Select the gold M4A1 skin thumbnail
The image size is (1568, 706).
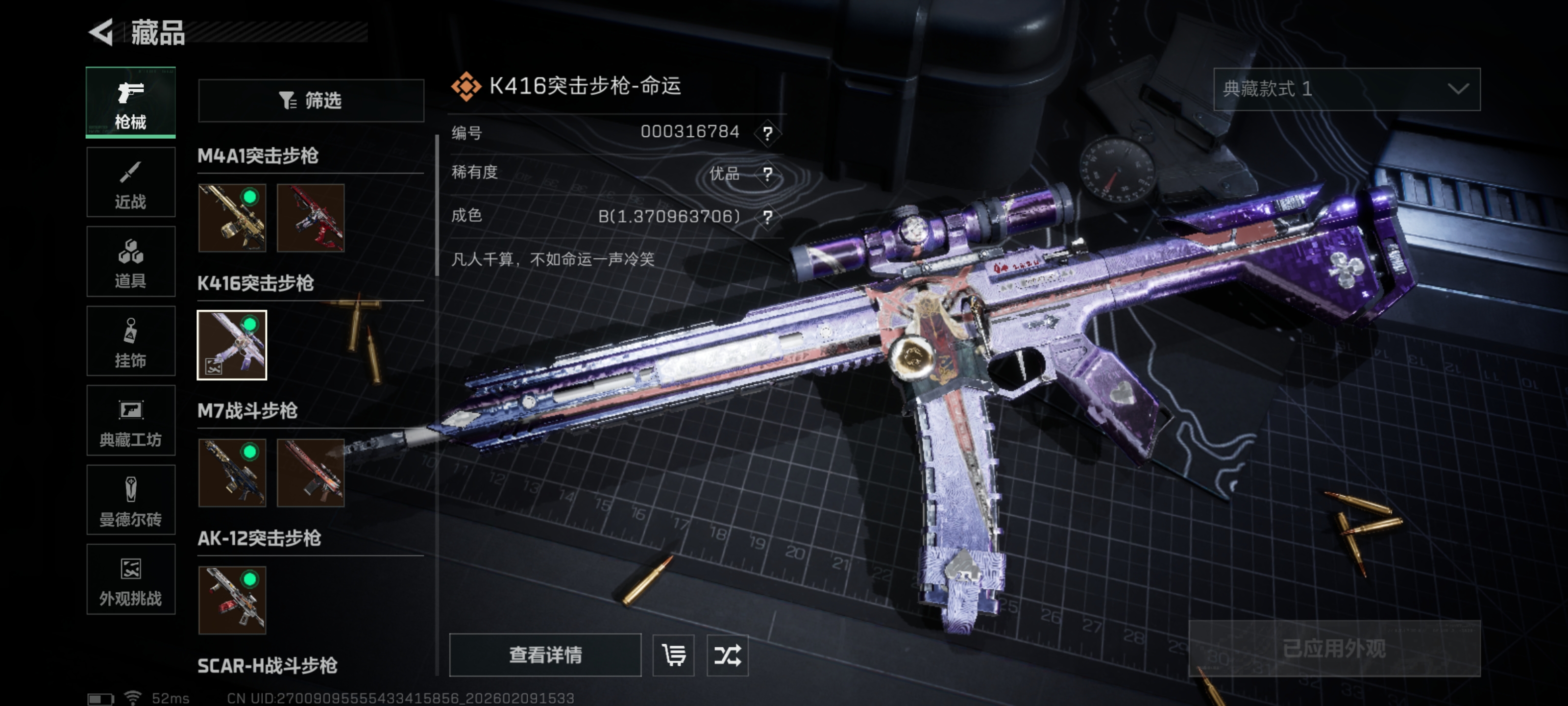click(232, 218)
